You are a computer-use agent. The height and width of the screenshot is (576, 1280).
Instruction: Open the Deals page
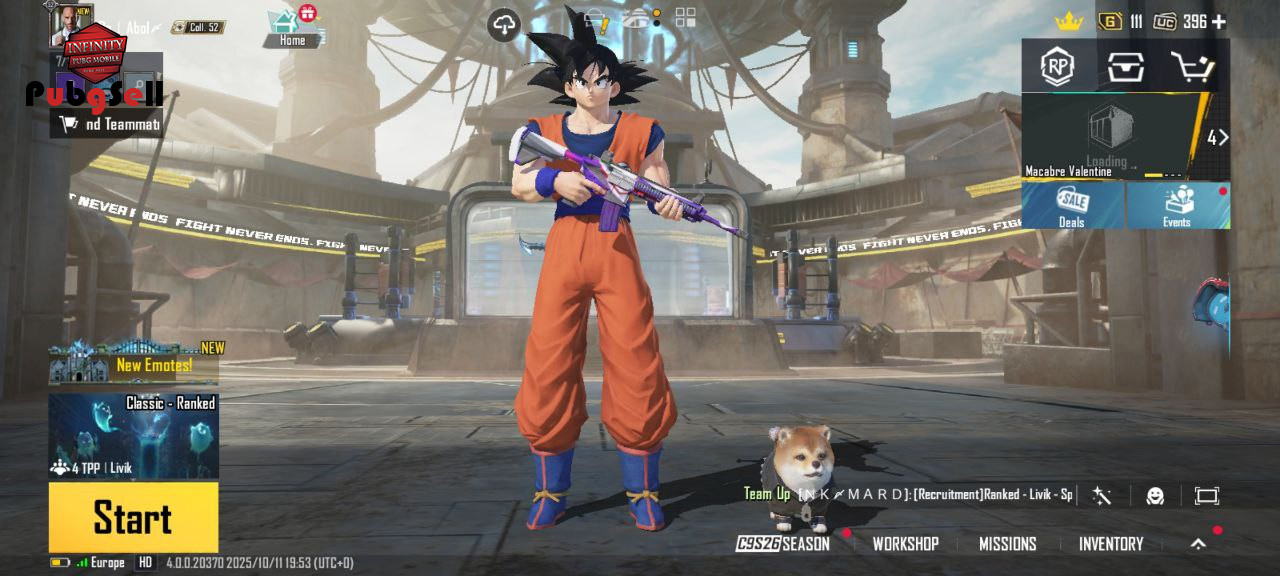point(1073,205)
